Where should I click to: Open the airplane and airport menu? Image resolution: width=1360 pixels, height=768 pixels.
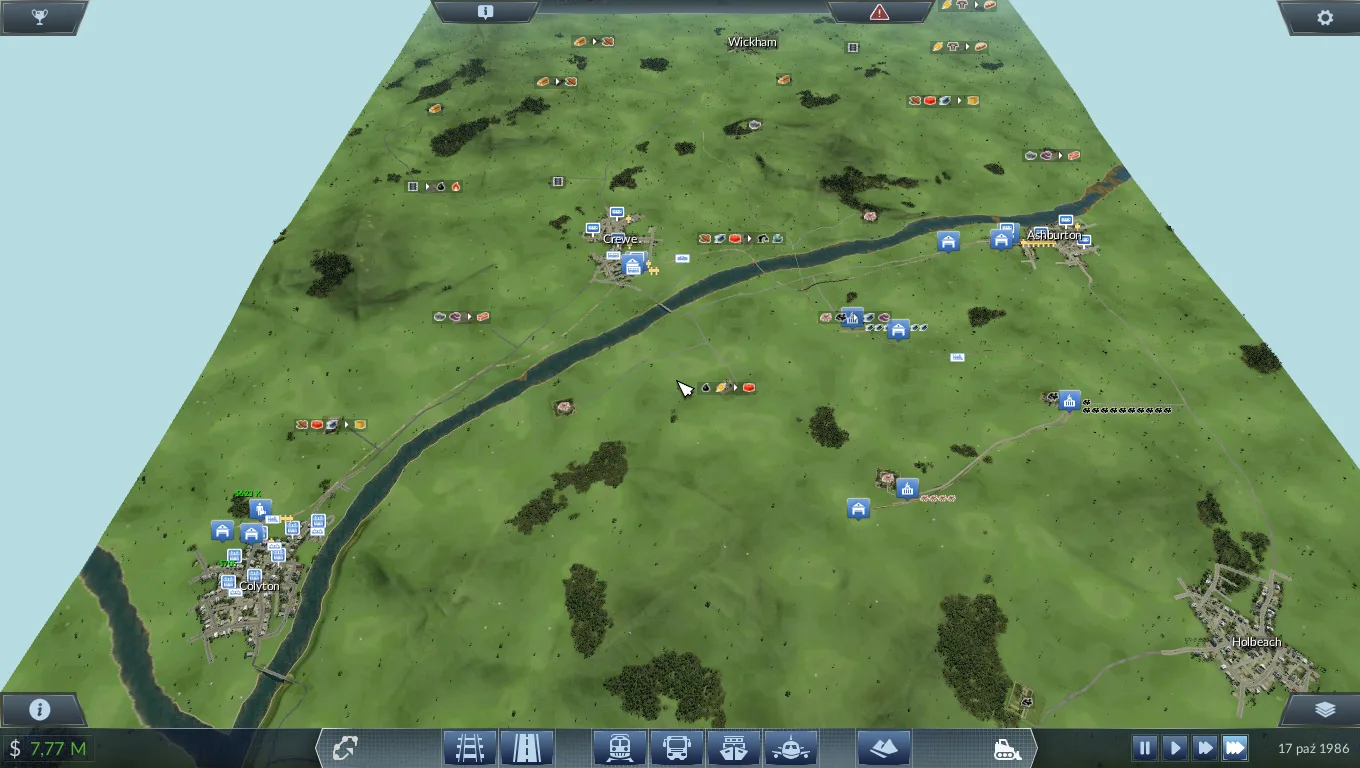791,747
